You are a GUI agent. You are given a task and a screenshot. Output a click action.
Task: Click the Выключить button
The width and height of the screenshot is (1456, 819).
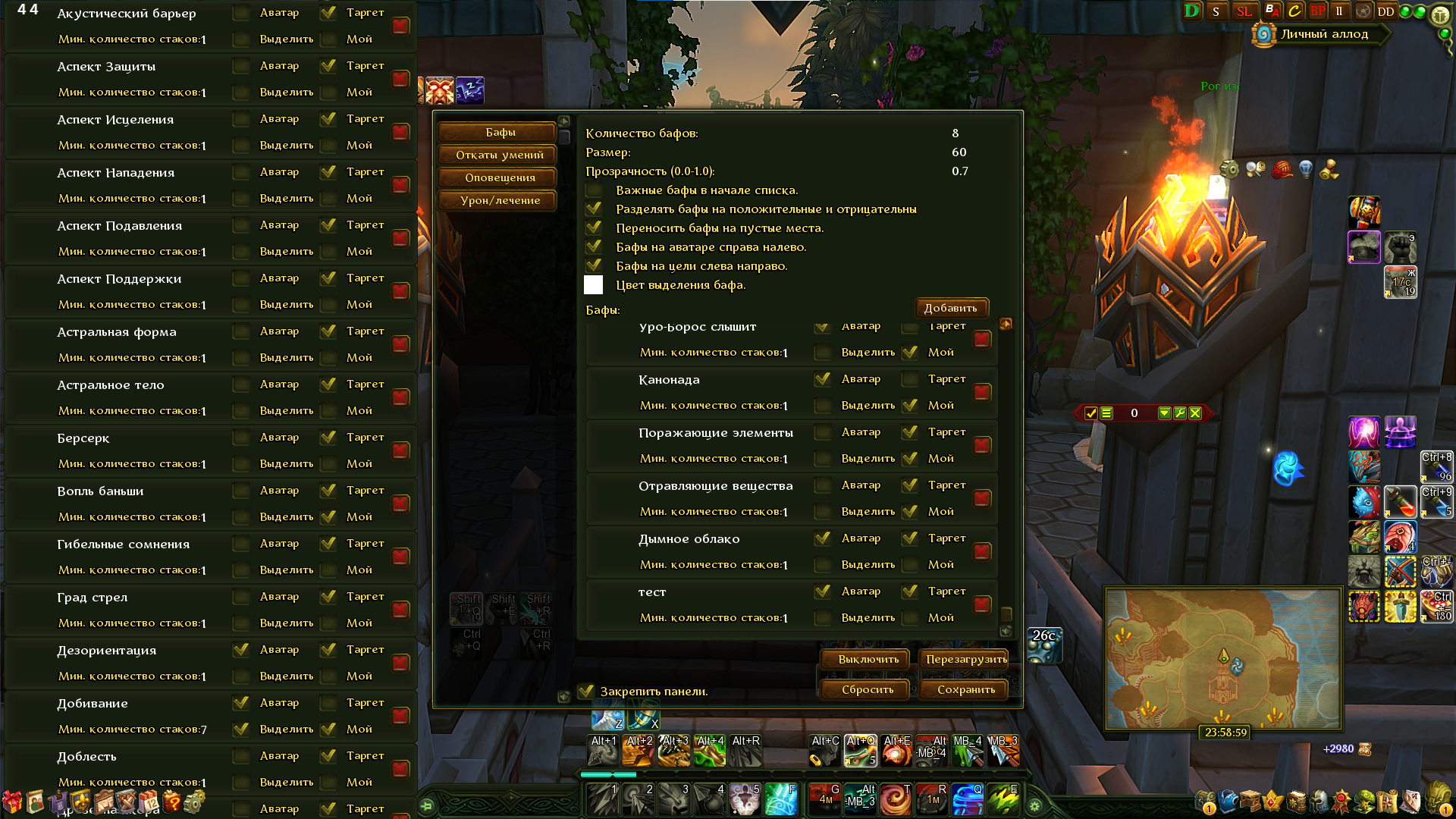point(868,660)
